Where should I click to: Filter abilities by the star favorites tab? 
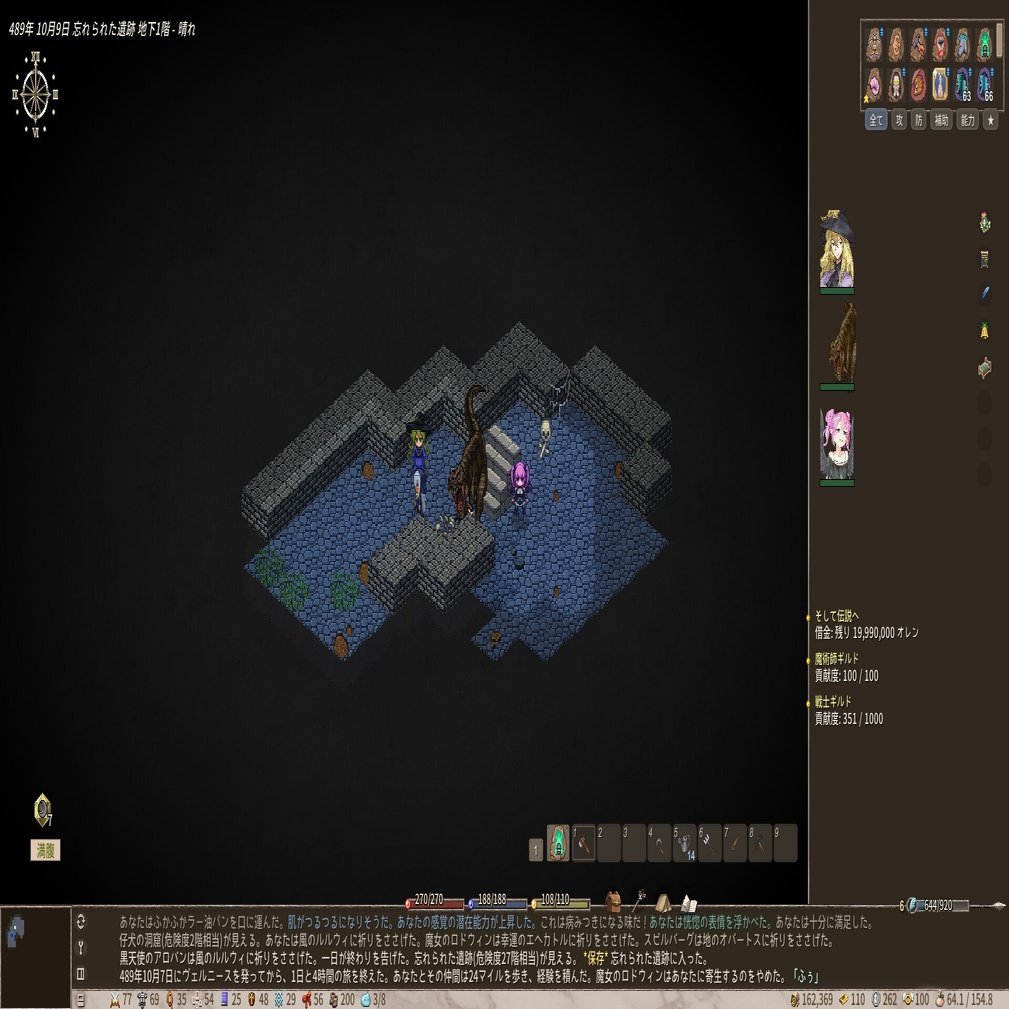(x=990, y=120)
